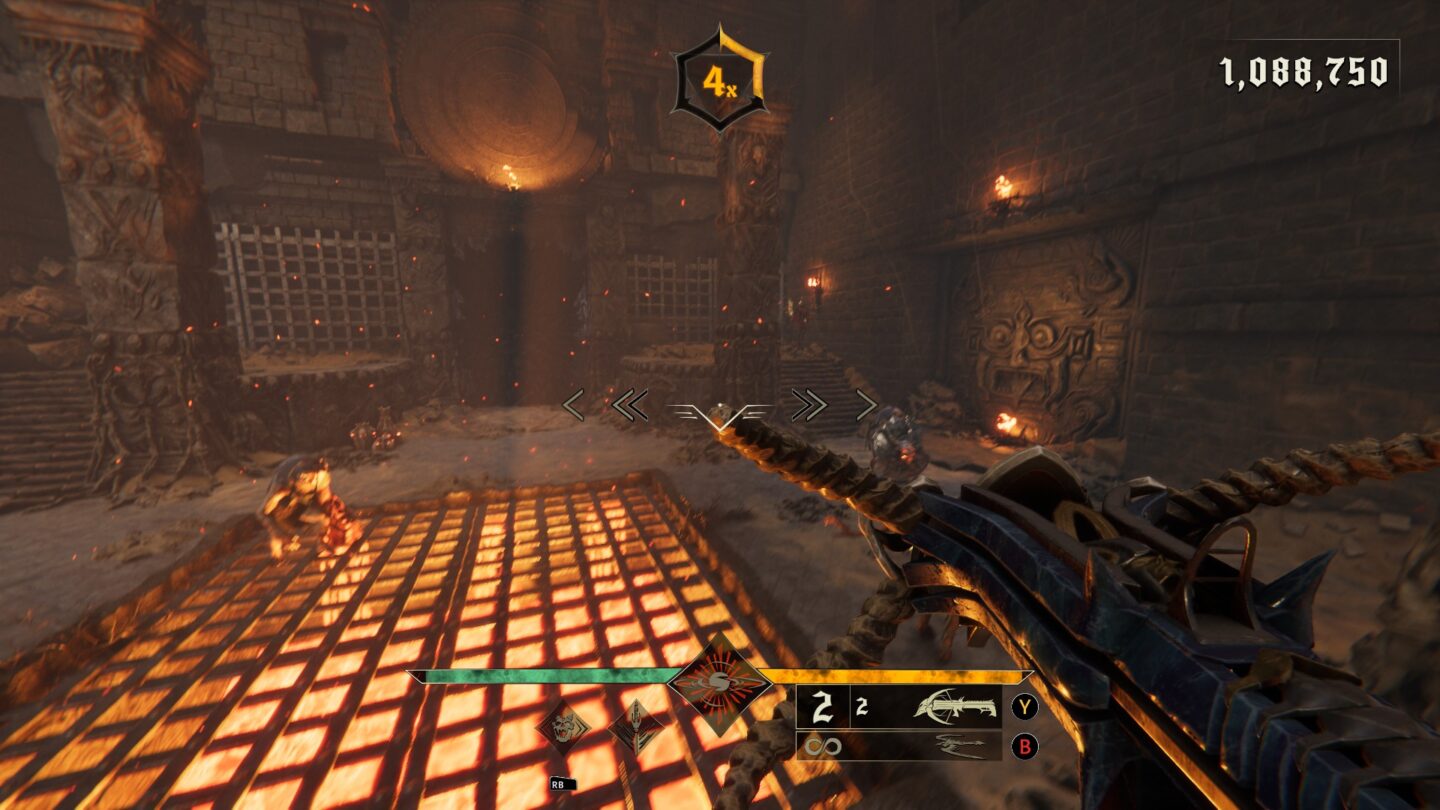Click the double-arrow right chevron near the crosshair

812,406
